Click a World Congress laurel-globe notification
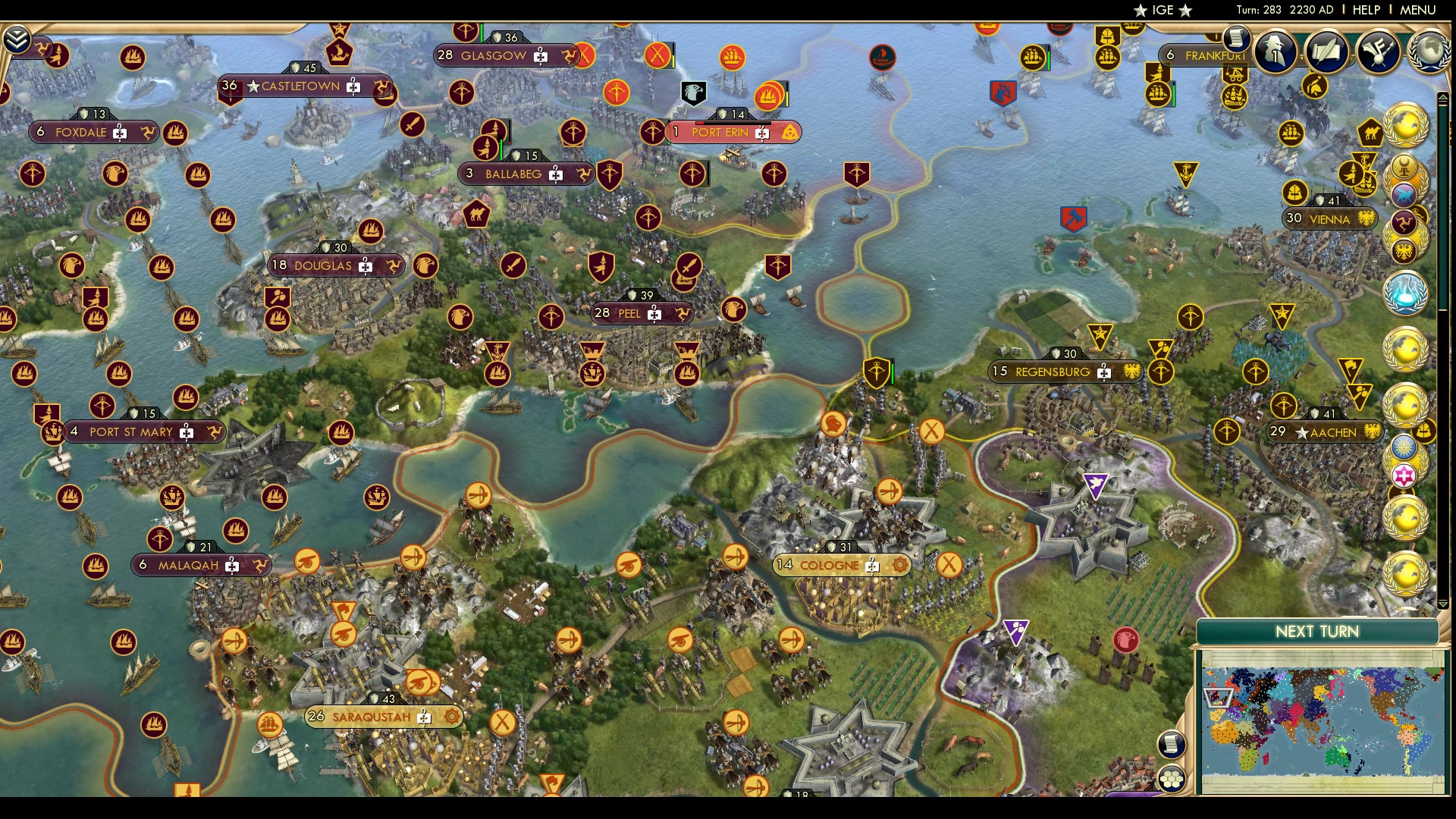This screenshot has width=1456, height=819. point(1404,124)
